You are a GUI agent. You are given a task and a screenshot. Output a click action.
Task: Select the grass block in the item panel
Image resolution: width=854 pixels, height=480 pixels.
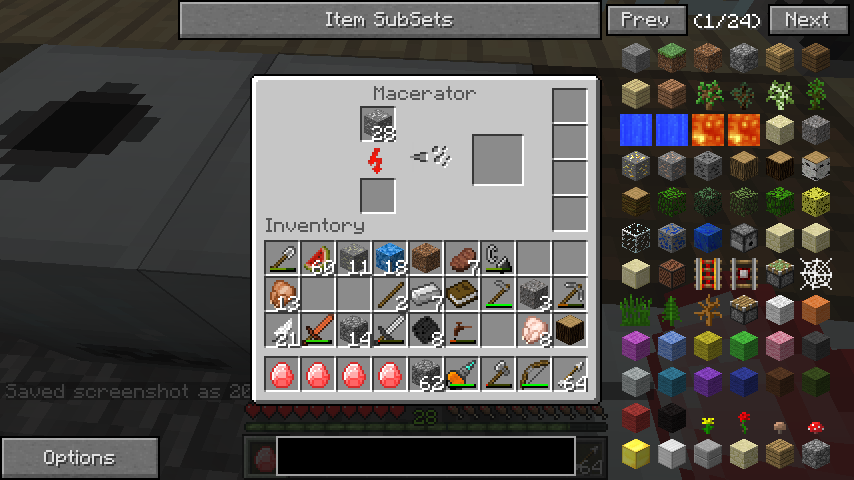(672, 57)
